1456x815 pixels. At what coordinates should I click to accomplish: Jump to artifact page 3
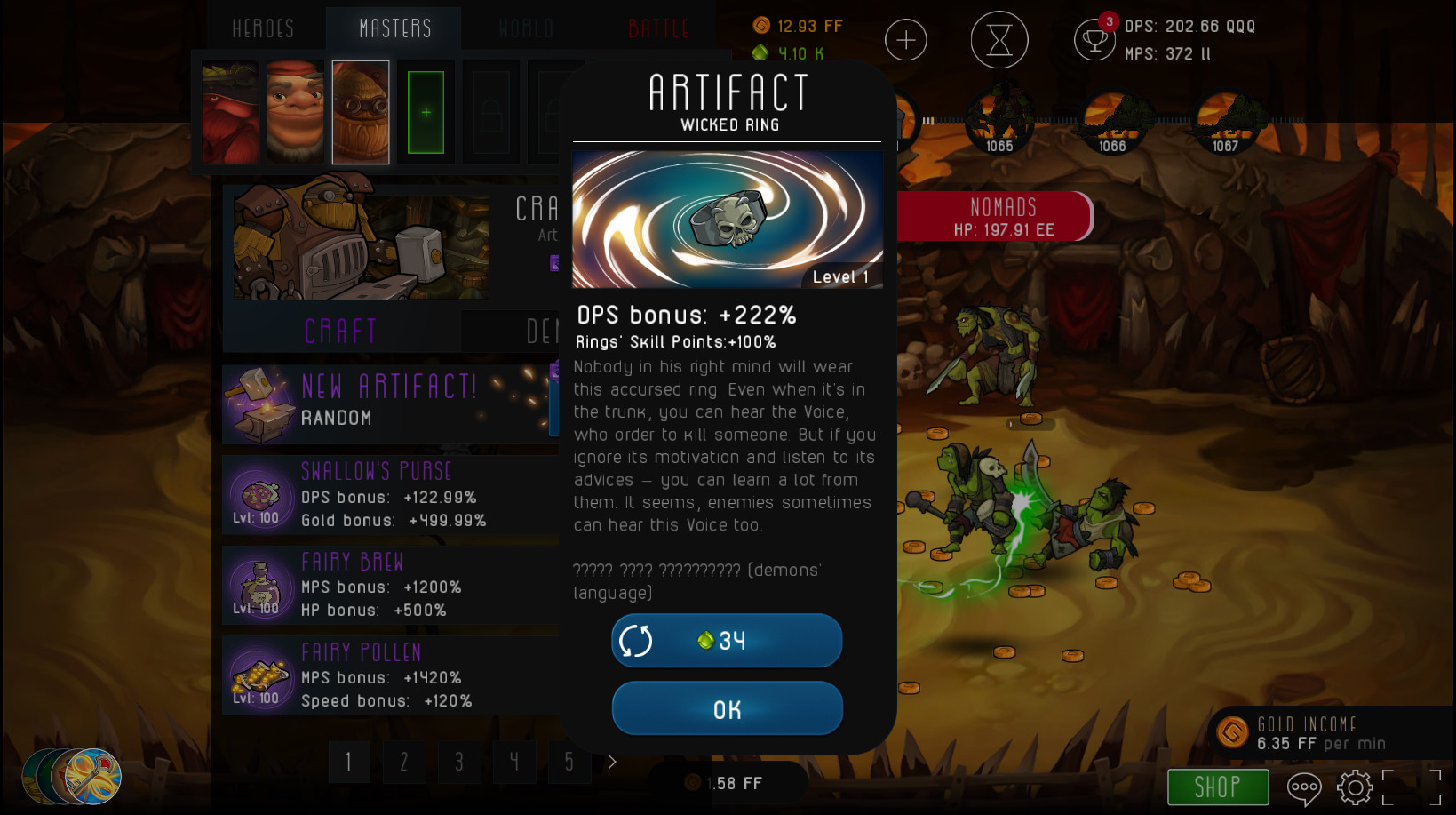tap(459, 762)
